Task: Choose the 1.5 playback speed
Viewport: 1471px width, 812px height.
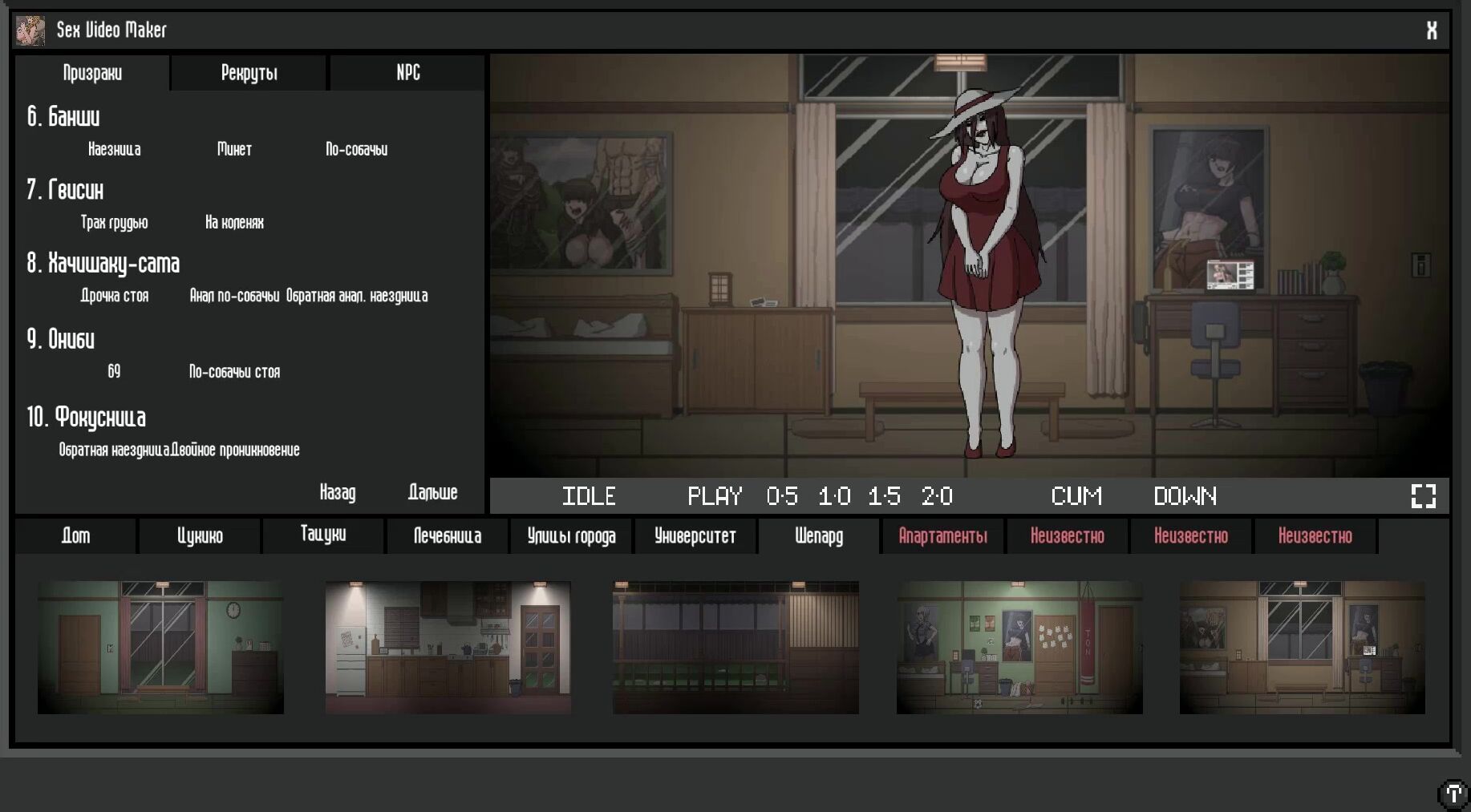Action: 884,496
